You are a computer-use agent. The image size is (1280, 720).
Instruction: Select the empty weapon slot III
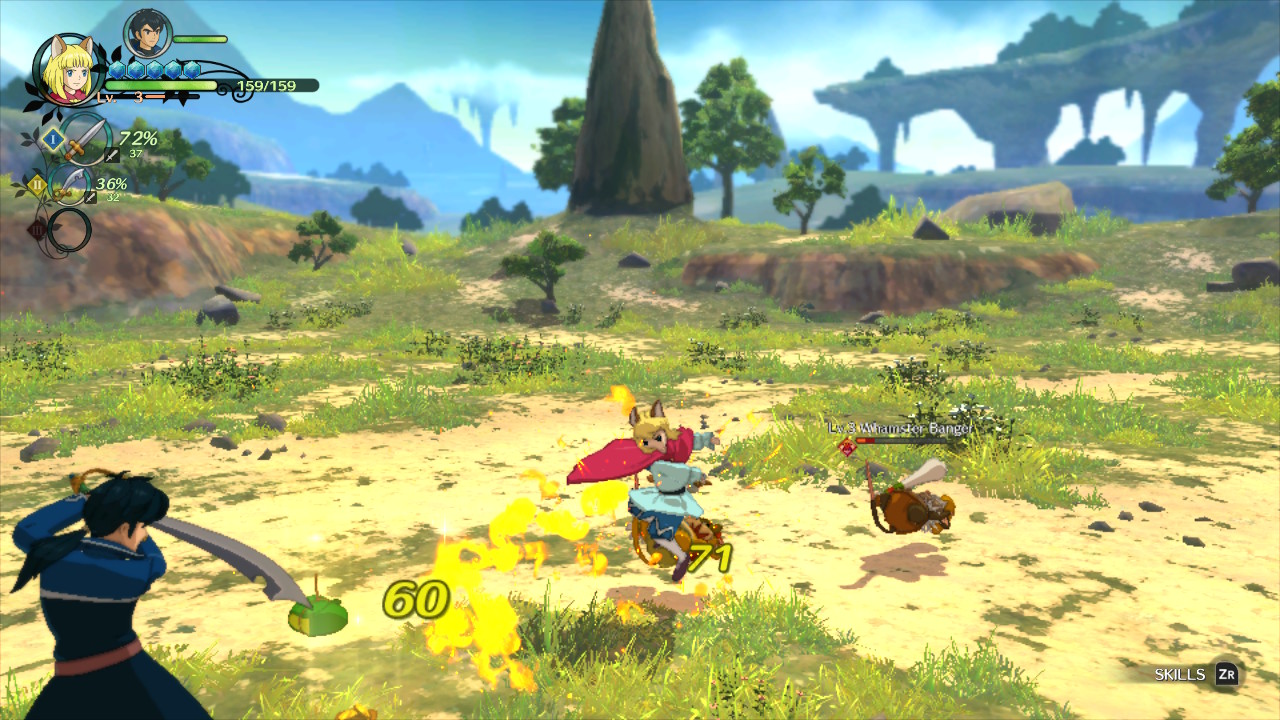coord(69,231)
